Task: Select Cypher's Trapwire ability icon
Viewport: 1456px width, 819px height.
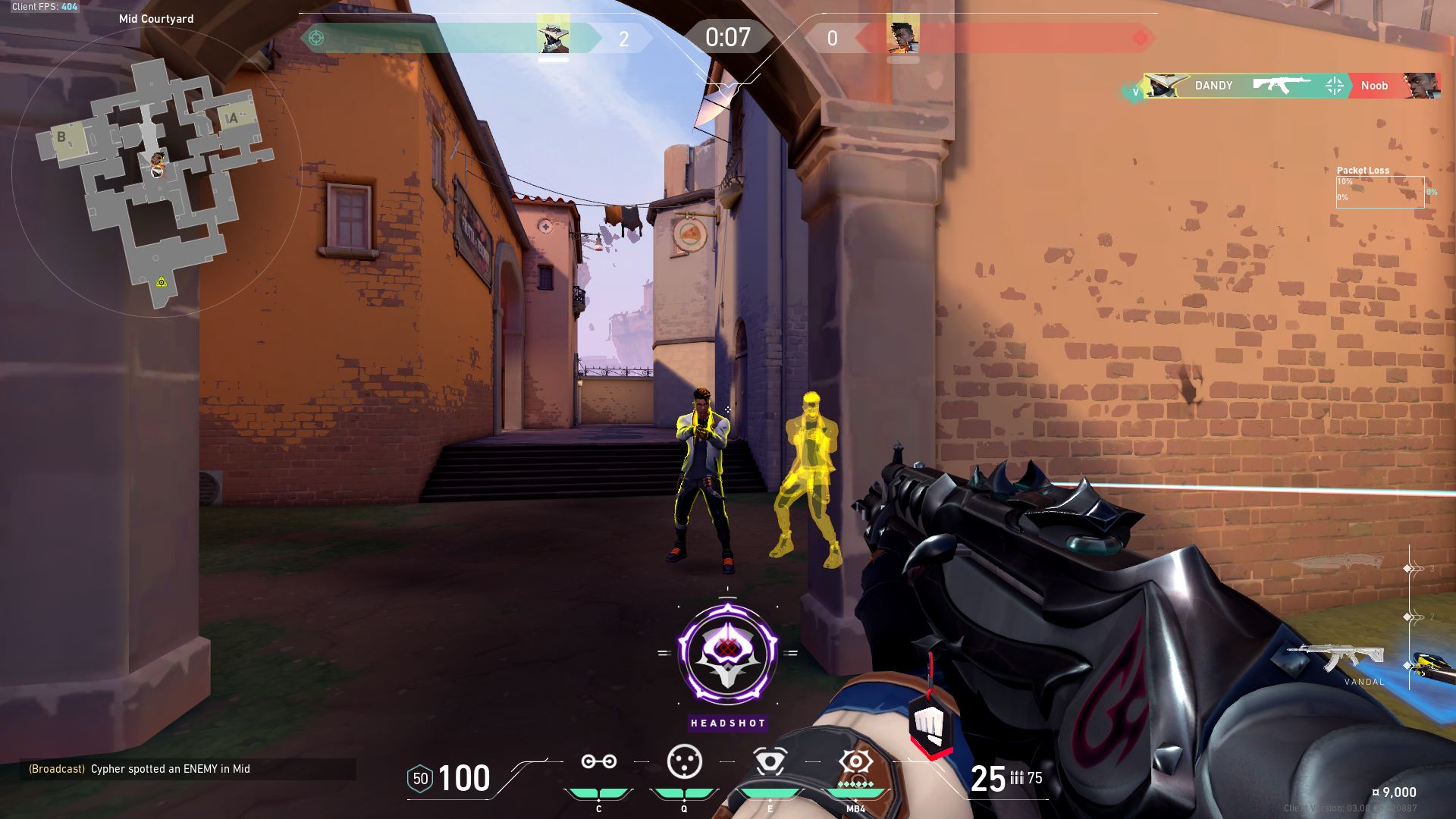Action: [x=598, y=761]
